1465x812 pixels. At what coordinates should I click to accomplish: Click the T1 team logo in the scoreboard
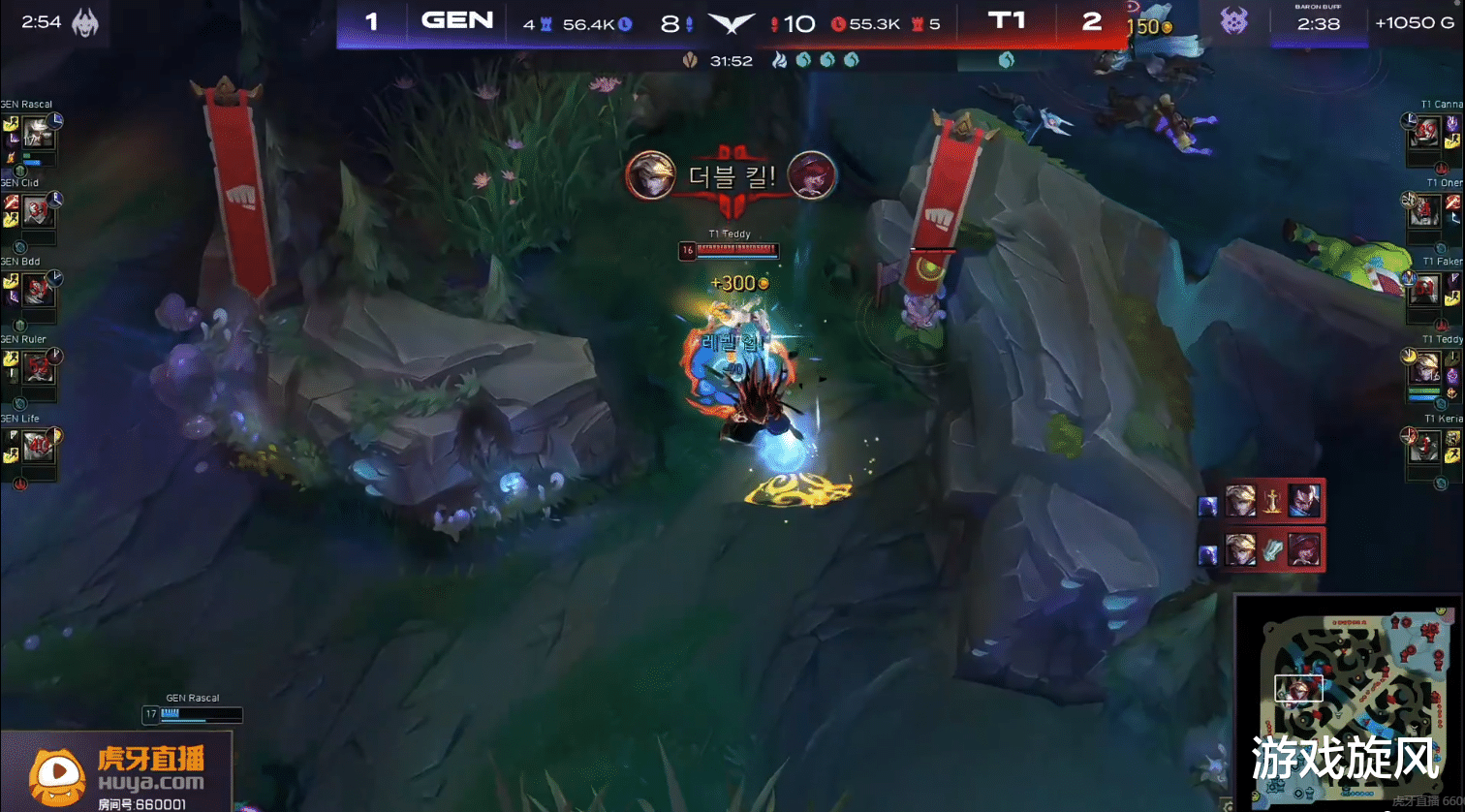[x=1005, y=21]
